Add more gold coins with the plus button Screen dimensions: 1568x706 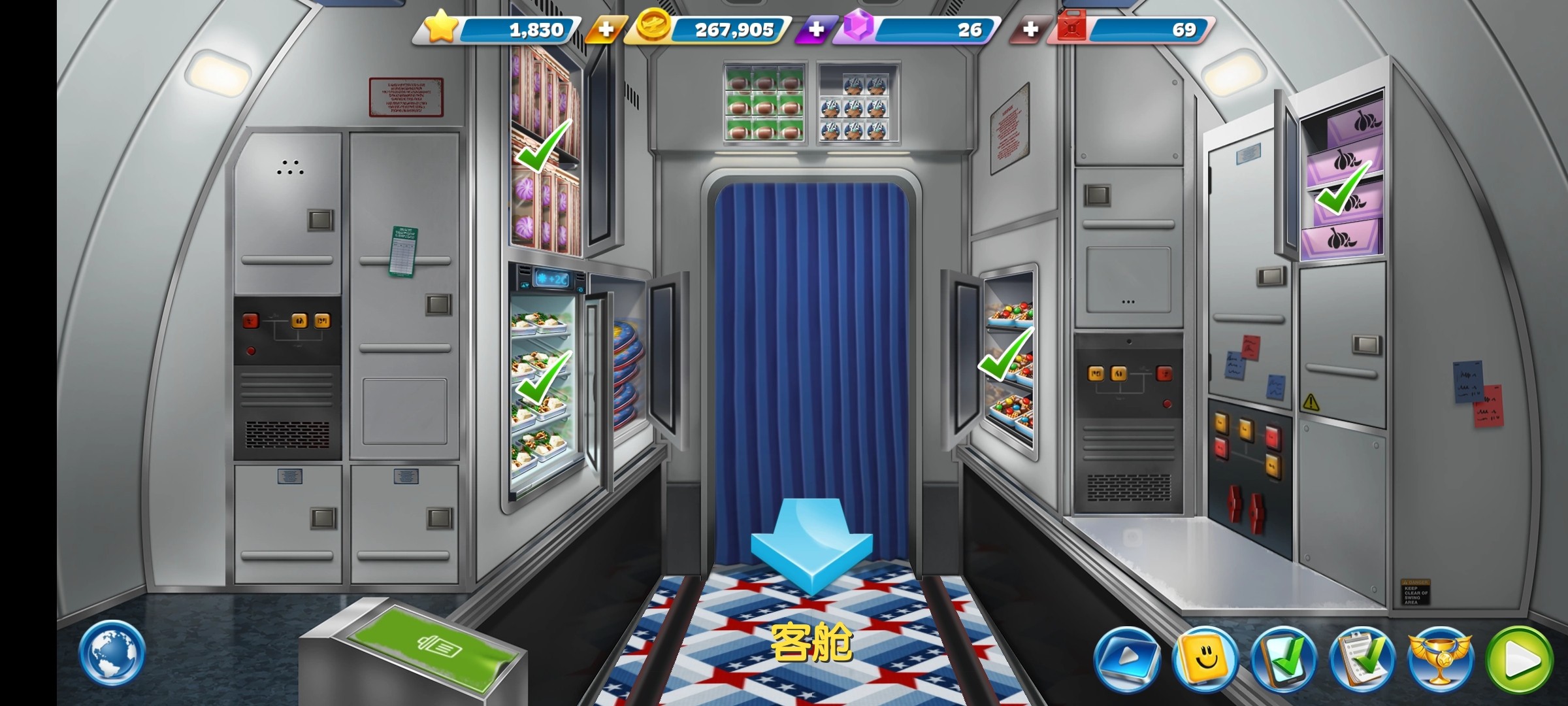606,30
